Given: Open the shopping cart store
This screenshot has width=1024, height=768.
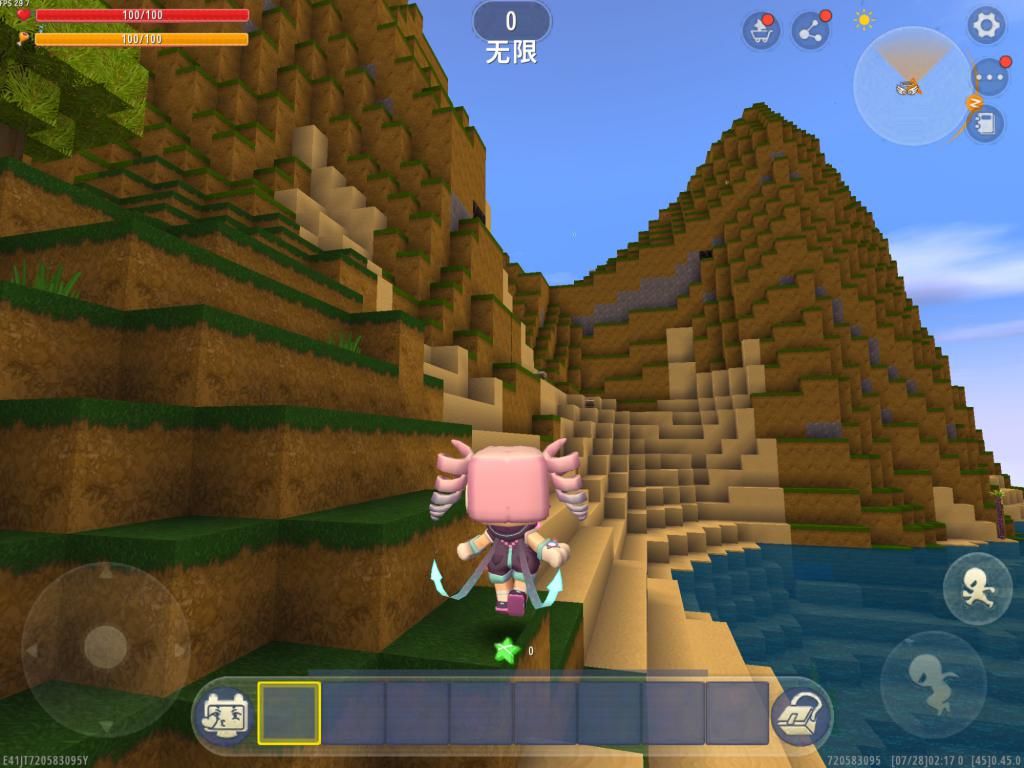Looking at the screenshot, I should (x=761, y=31).
